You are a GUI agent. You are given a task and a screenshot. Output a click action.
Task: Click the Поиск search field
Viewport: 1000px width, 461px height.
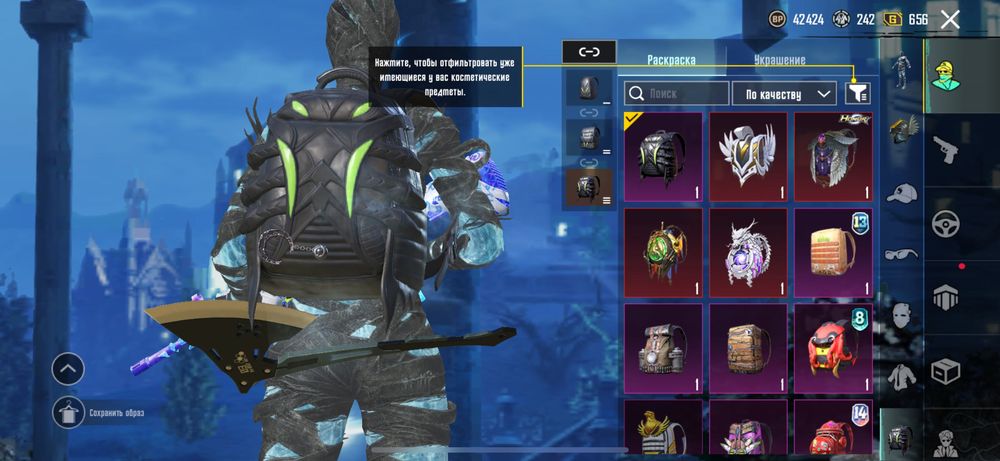(x=677, y=94)
